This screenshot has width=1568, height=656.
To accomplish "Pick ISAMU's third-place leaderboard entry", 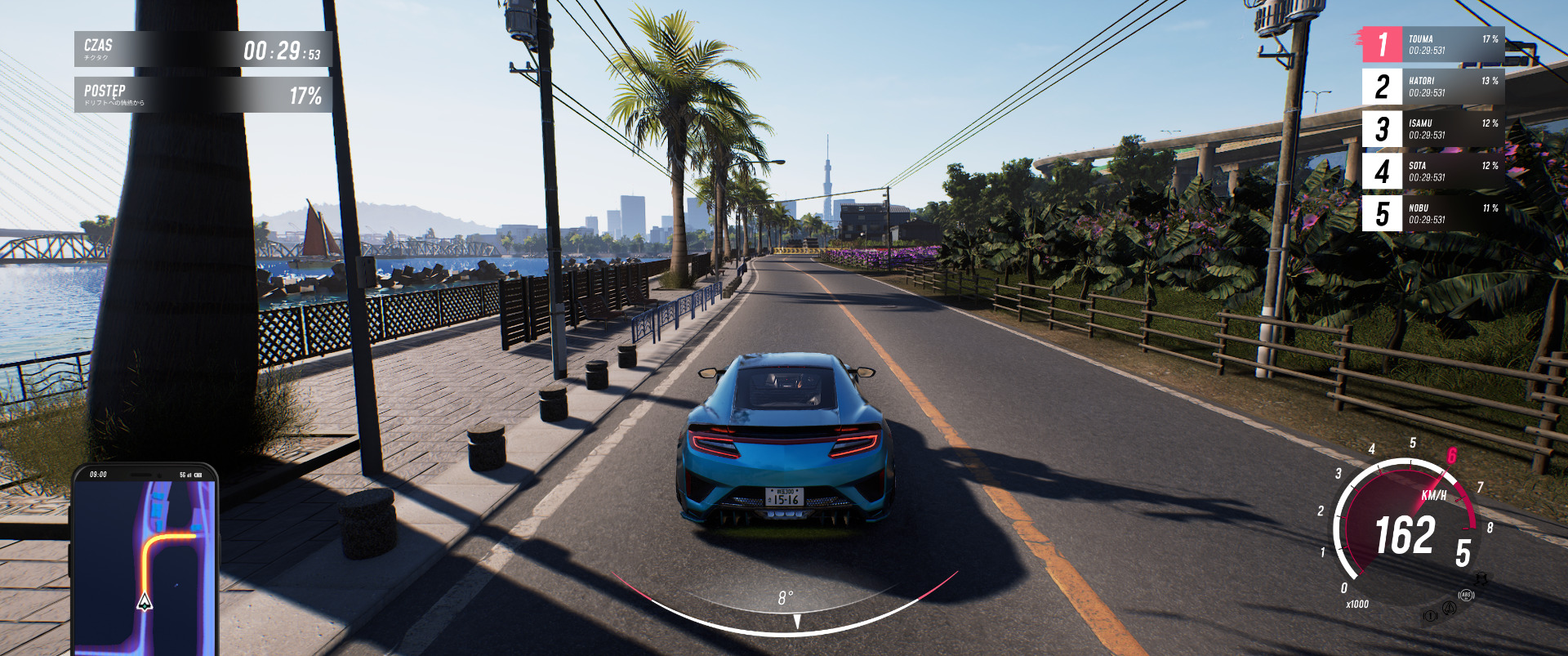I will pos(1434,129).
